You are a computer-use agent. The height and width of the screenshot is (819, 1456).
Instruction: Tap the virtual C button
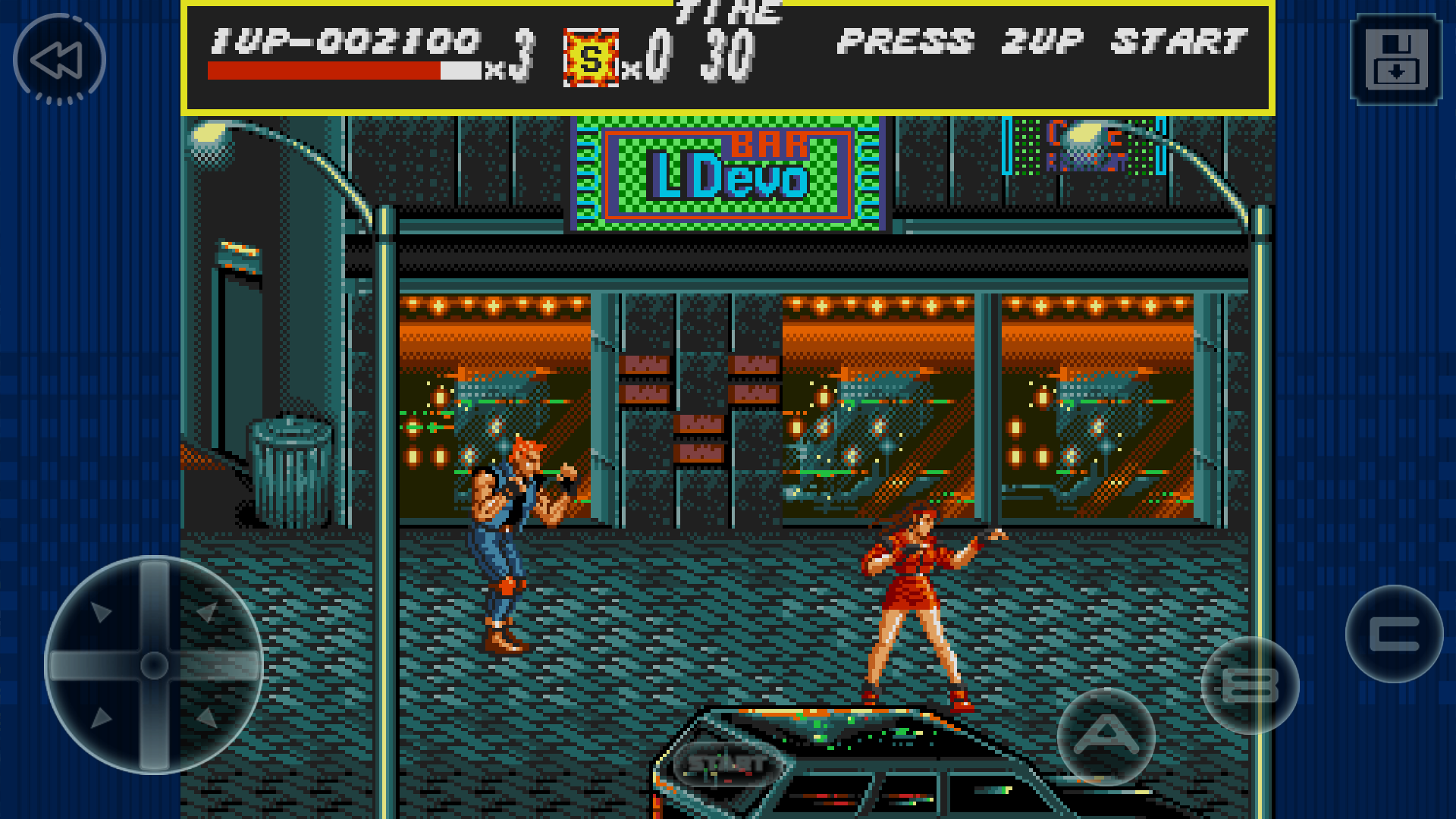pos(1394,634)
